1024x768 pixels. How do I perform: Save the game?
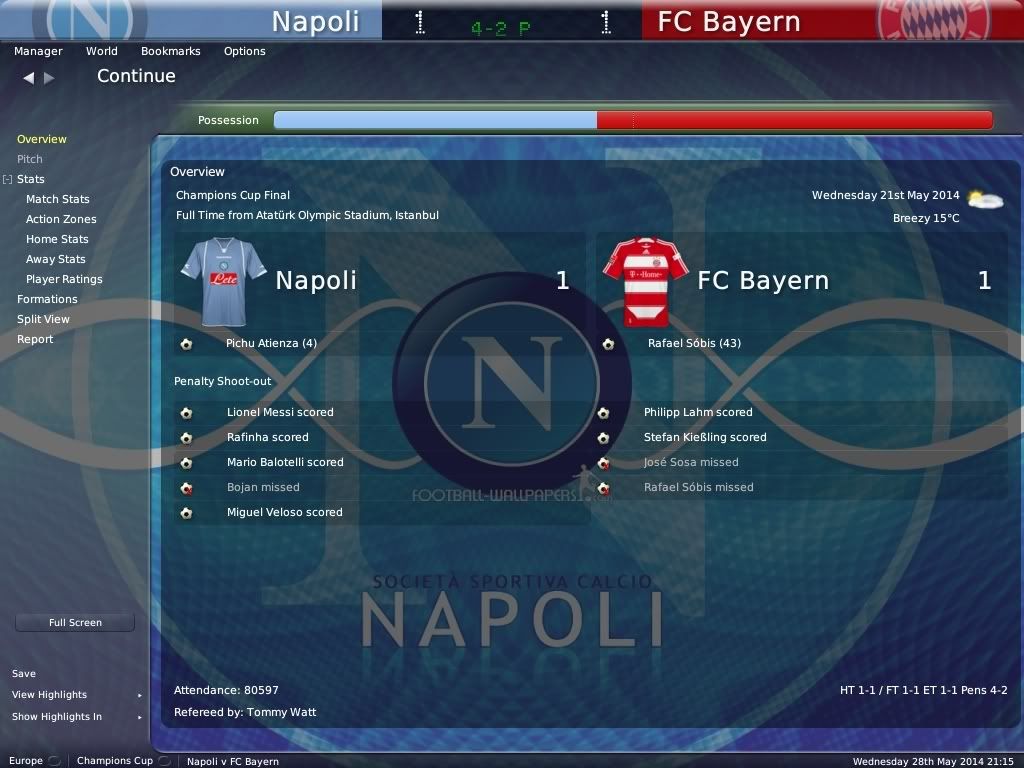(24, 673)
